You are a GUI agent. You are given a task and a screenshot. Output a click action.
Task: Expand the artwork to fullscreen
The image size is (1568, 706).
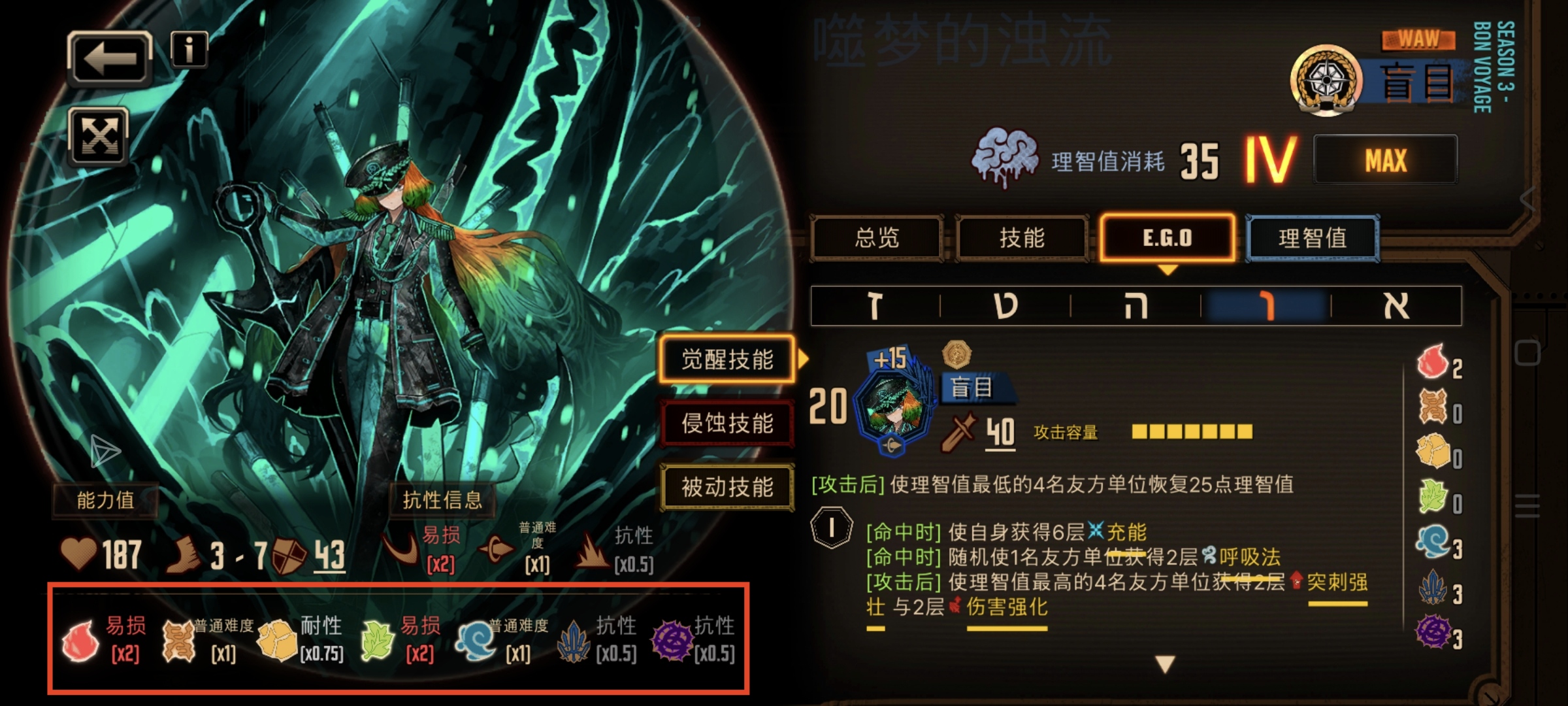tap(99, 137)
